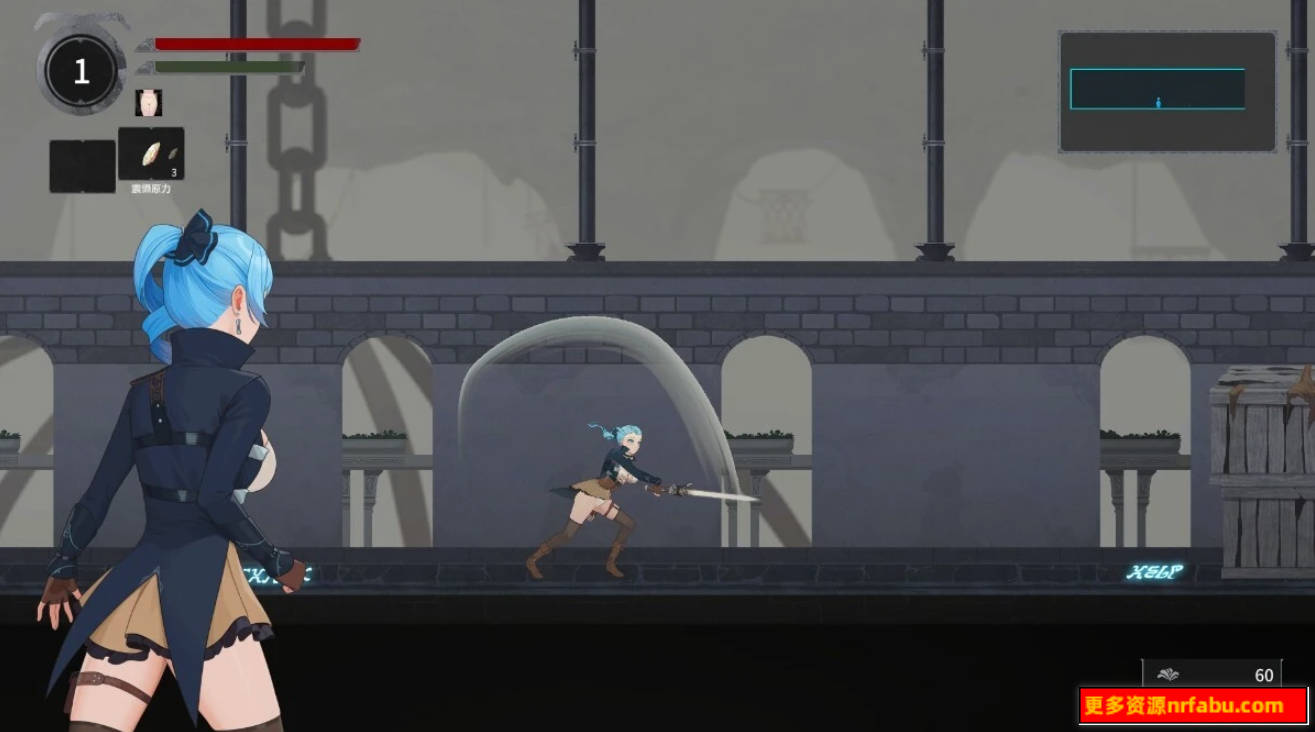Image resolution: width=1315 pixels, height=732 pixels.
Task: Click the glowing XSLP rune on the right floor
Action: pos(1156,569)
